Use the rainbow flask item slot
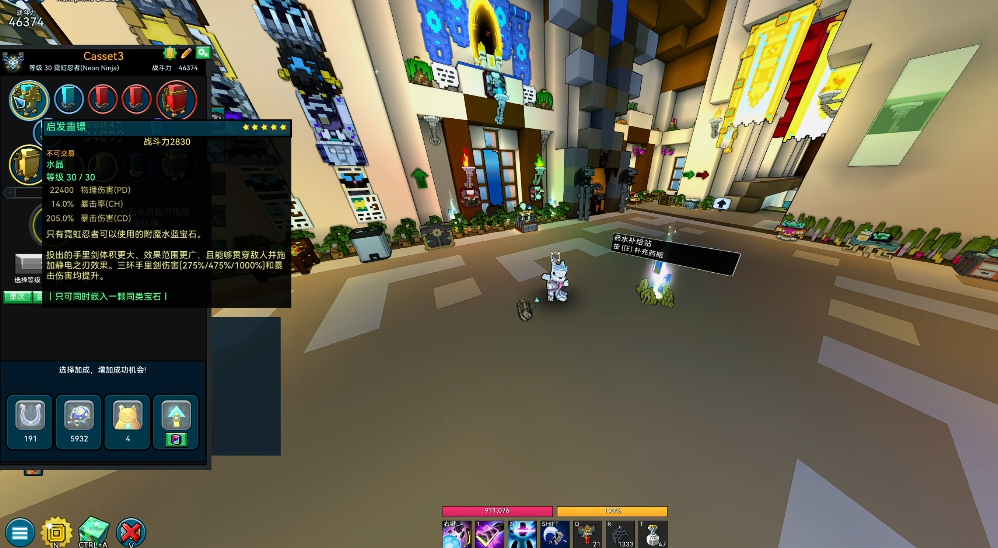This screenshot has height=548, width=998. click(588, 534)
